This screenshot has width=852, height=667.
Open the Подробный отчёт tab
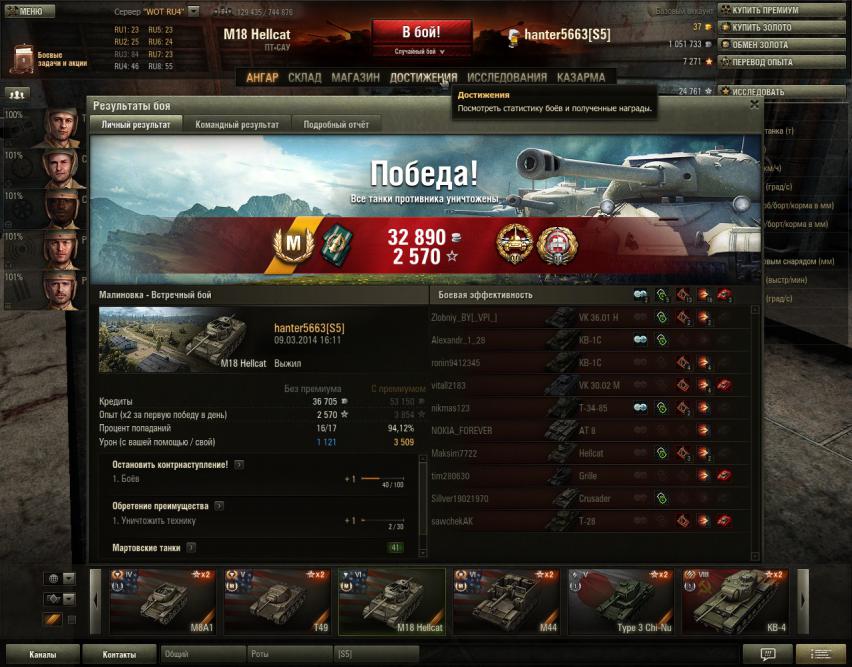click(x=336, y=124)
